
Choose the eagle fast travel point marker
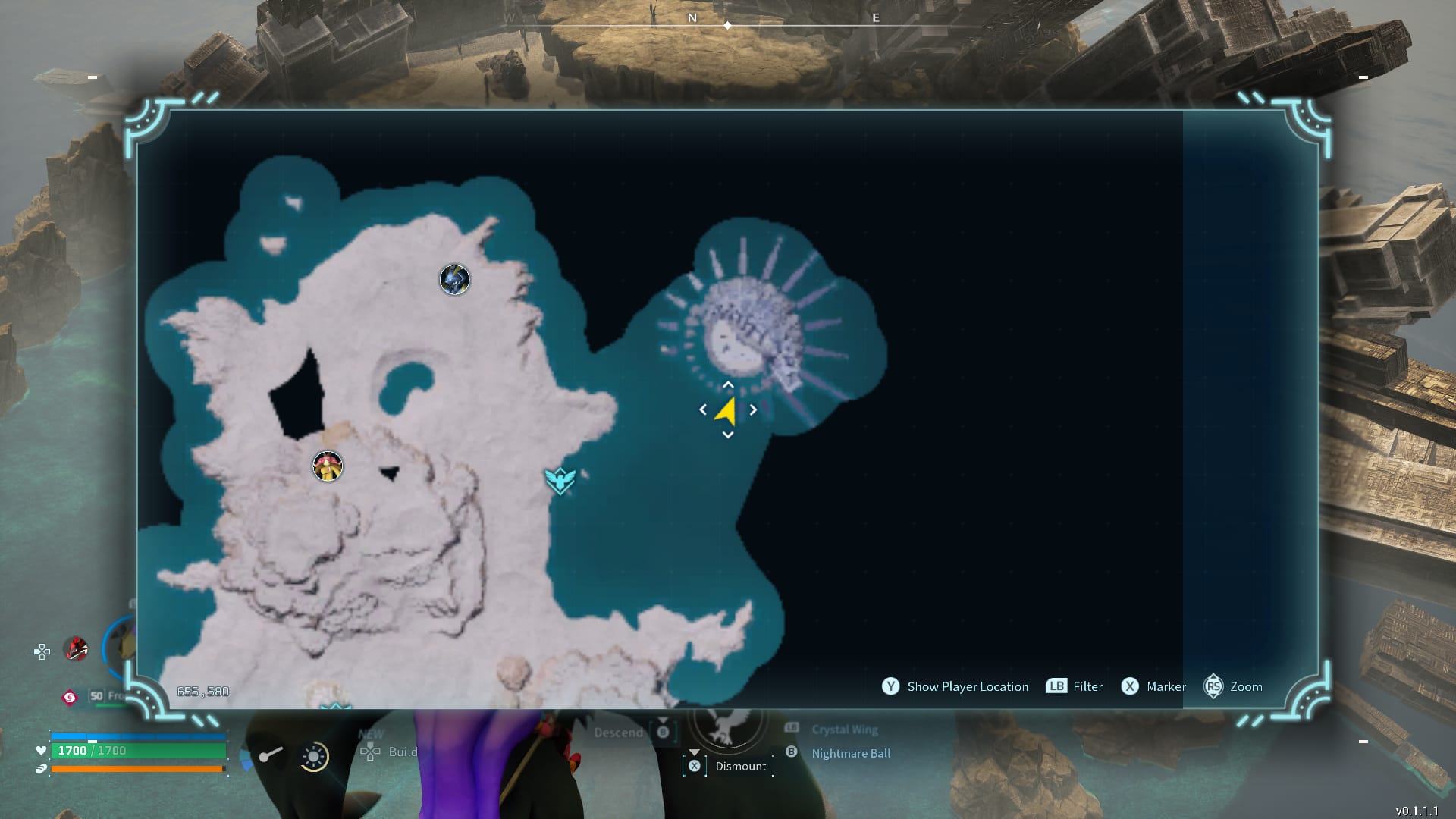tap(560, 479)
